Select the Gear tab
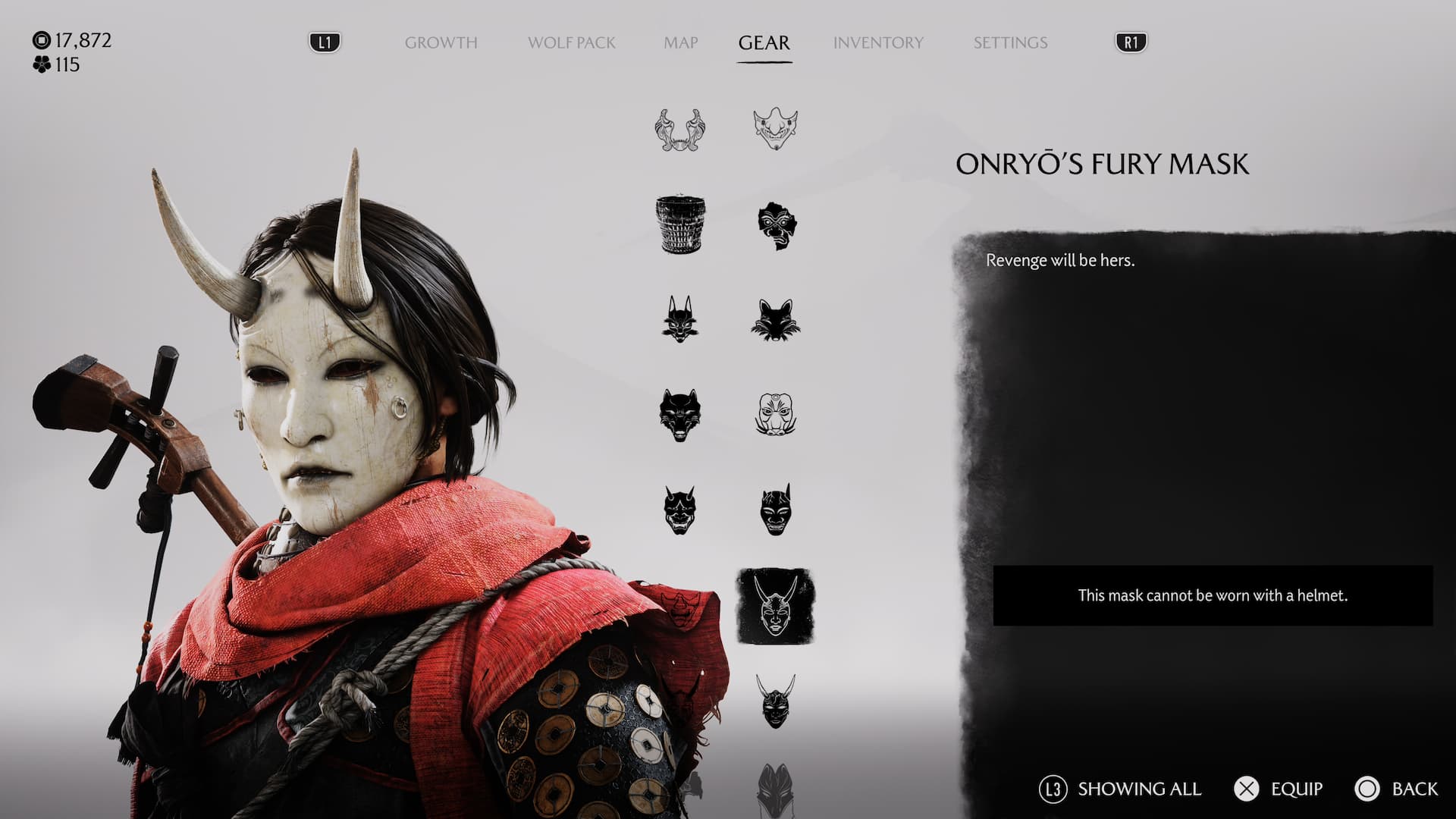The image size is (1456, 819). pos(764,42)
